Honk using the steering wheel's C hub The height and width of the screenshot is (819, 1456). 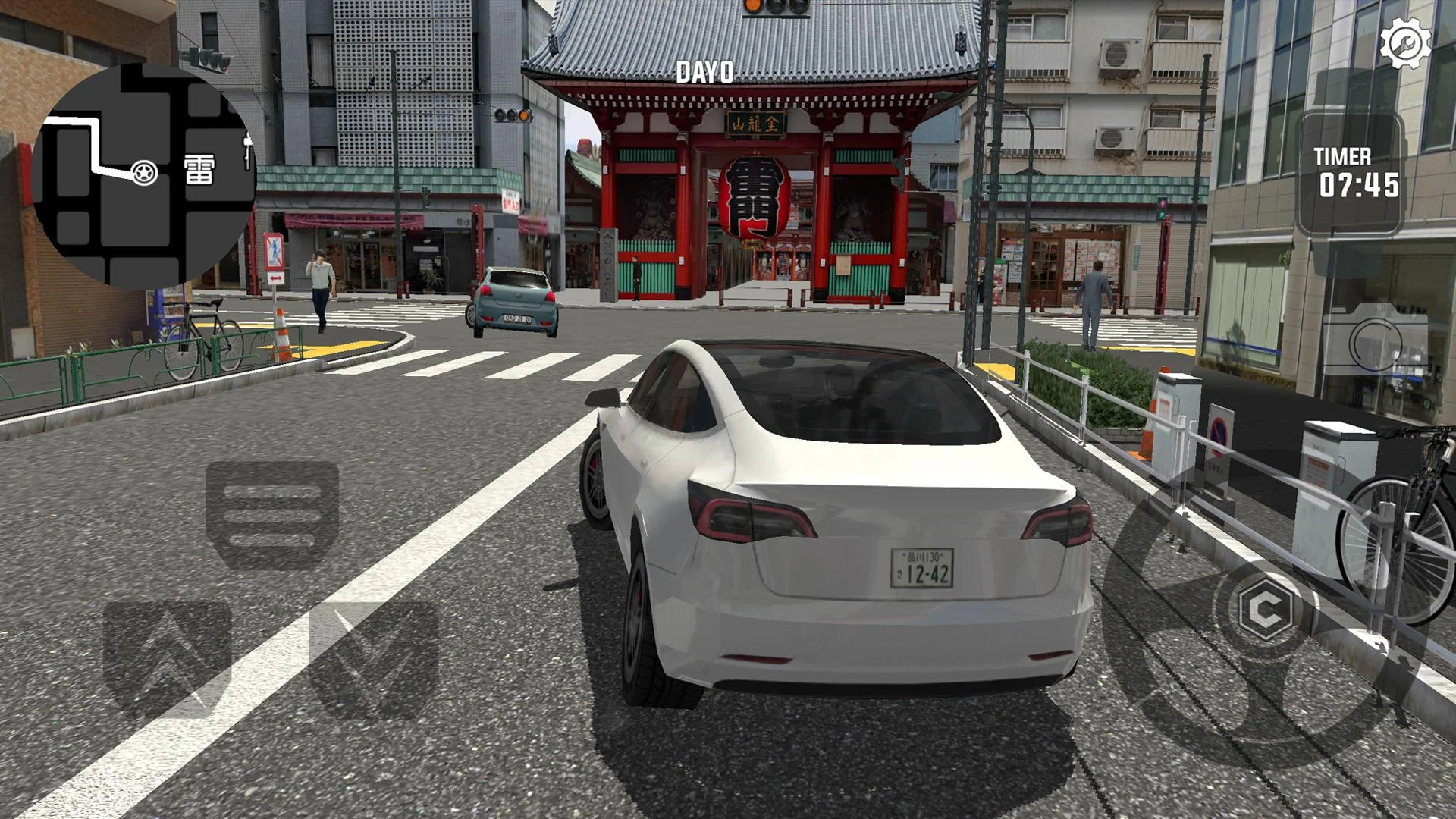(1264, 608)
